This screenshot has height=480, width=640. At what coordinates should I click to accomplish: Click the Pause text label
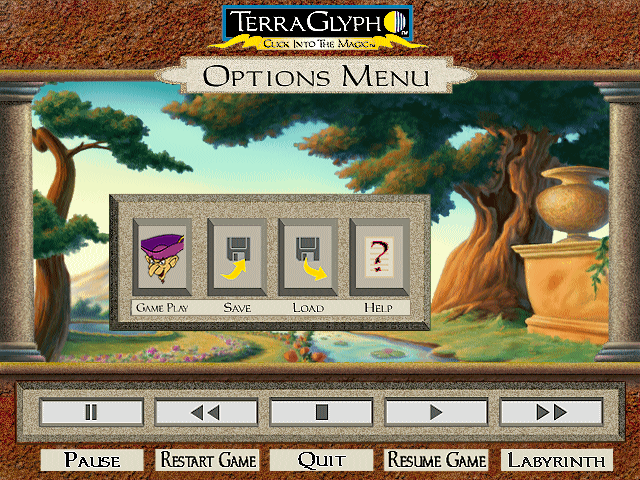click(x=91, y=460)
